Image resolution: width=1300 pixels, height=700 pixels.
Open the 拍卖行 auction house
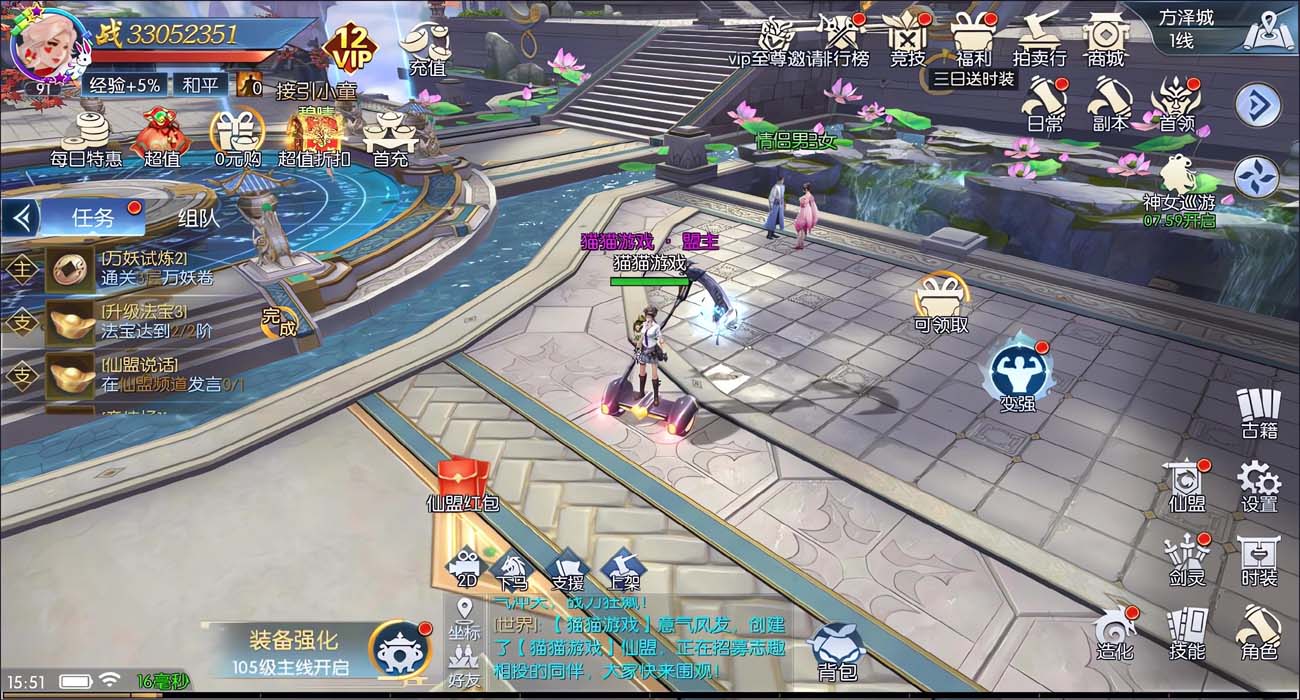coord(1039,38)
